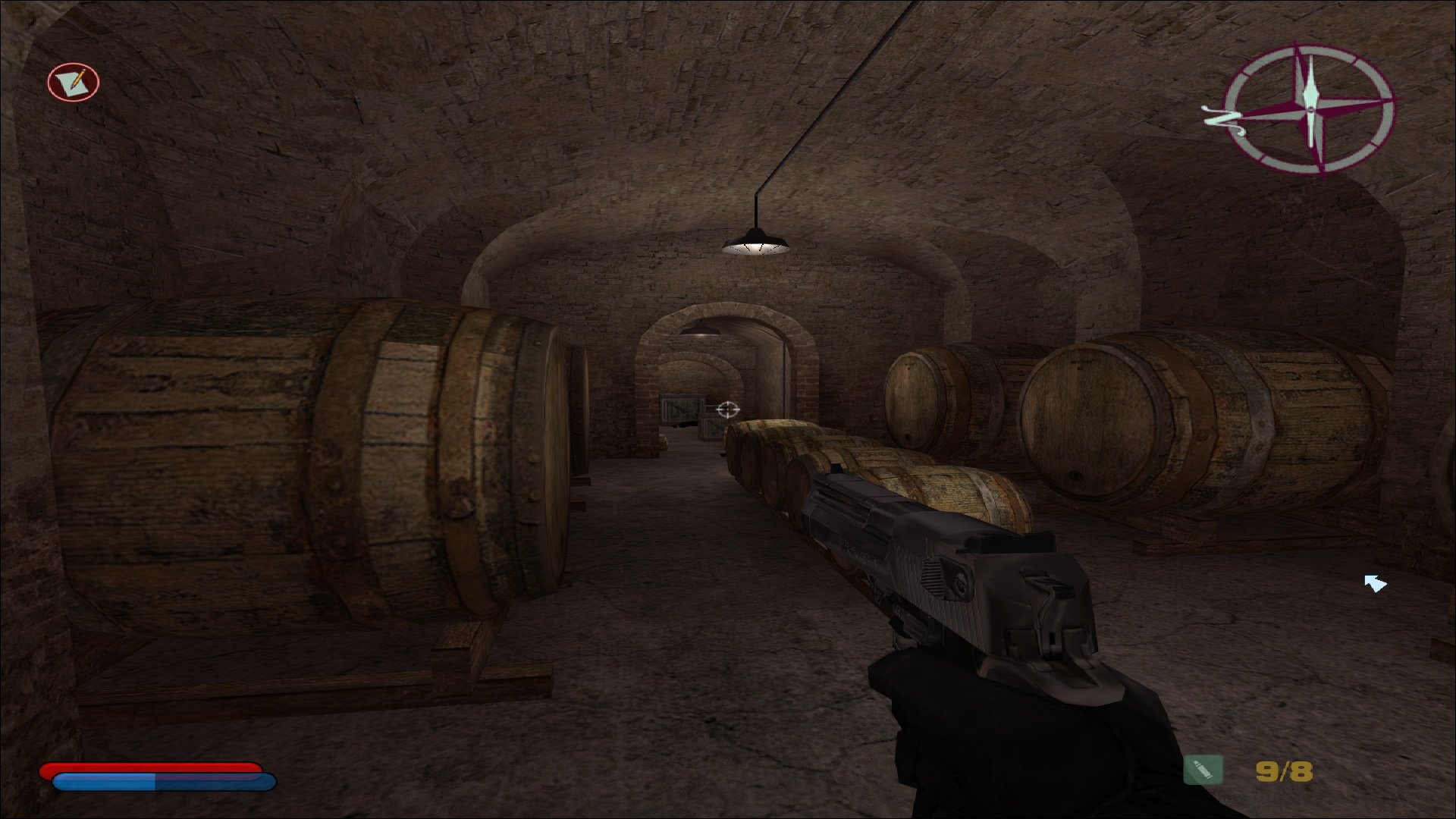The image size is (1456, 819).
Task: Open the notes journal icon
Action: (x=74, y=82)
